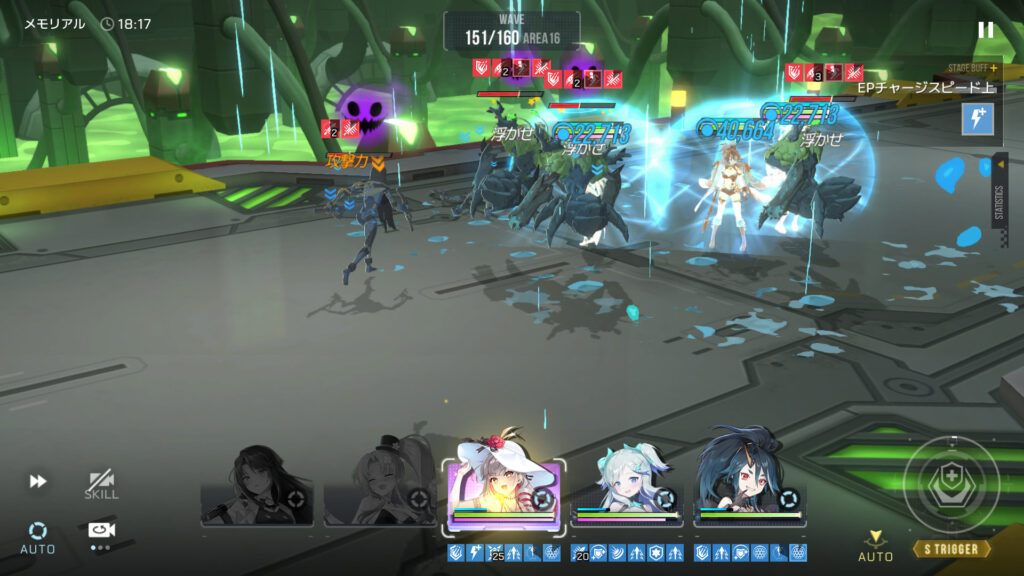Toggle the fast-forward speed button
Viewport: 1024px width, 576px height.
[38, 481]
